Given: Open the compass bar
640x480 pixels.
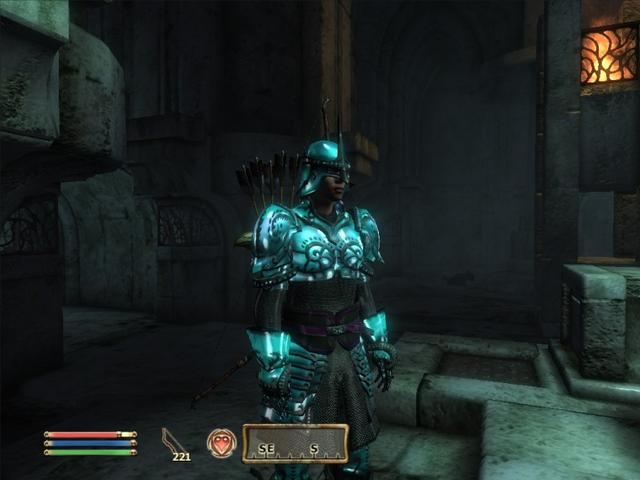Looking at the screenshot, I should [295, 443].
